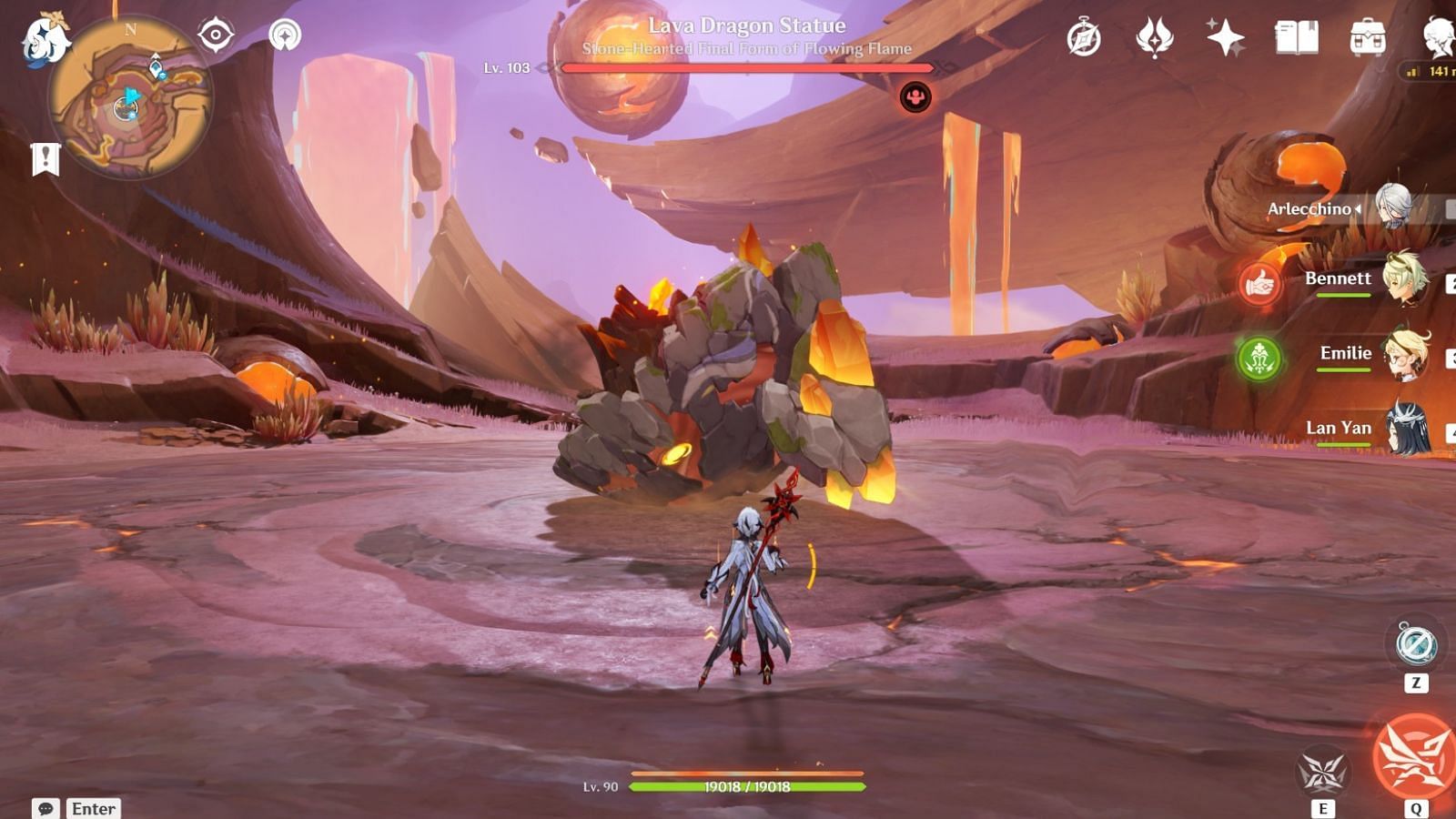Trigger Bennett's red thumbs-up burst icon
1456x819 pixels.
coord(1259,284)
